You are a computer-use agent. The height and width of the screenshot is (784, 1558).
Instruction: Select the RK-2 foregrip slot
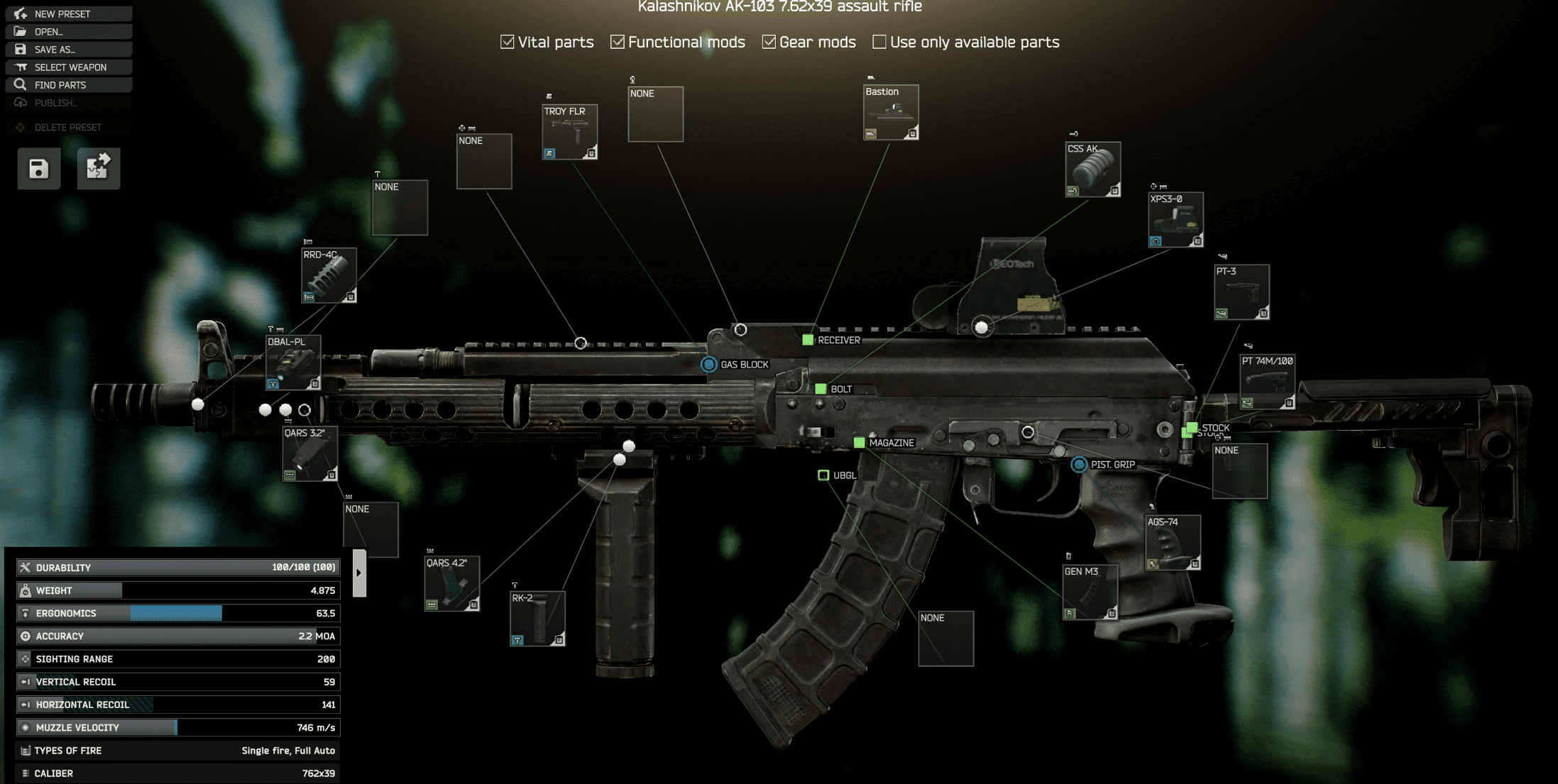click(x=537, y=619)
